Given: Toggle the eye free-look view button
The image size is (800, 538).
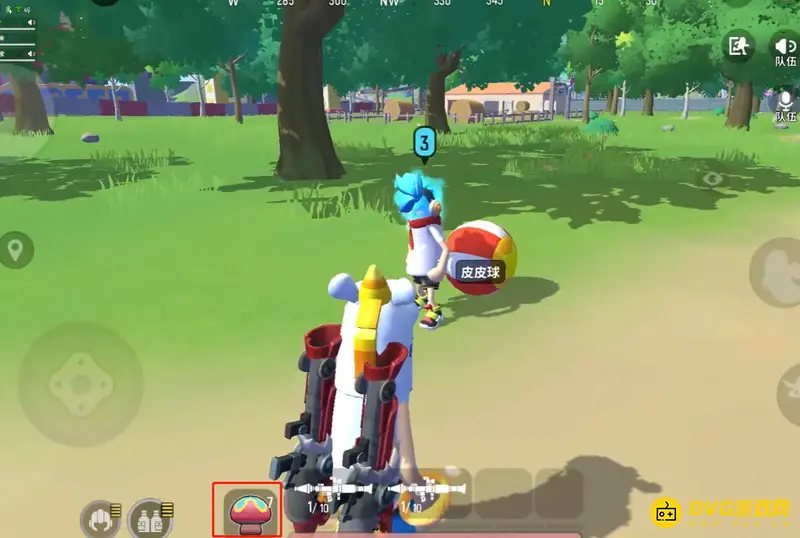Looking at the screenshot, I should tap(712, 180).
